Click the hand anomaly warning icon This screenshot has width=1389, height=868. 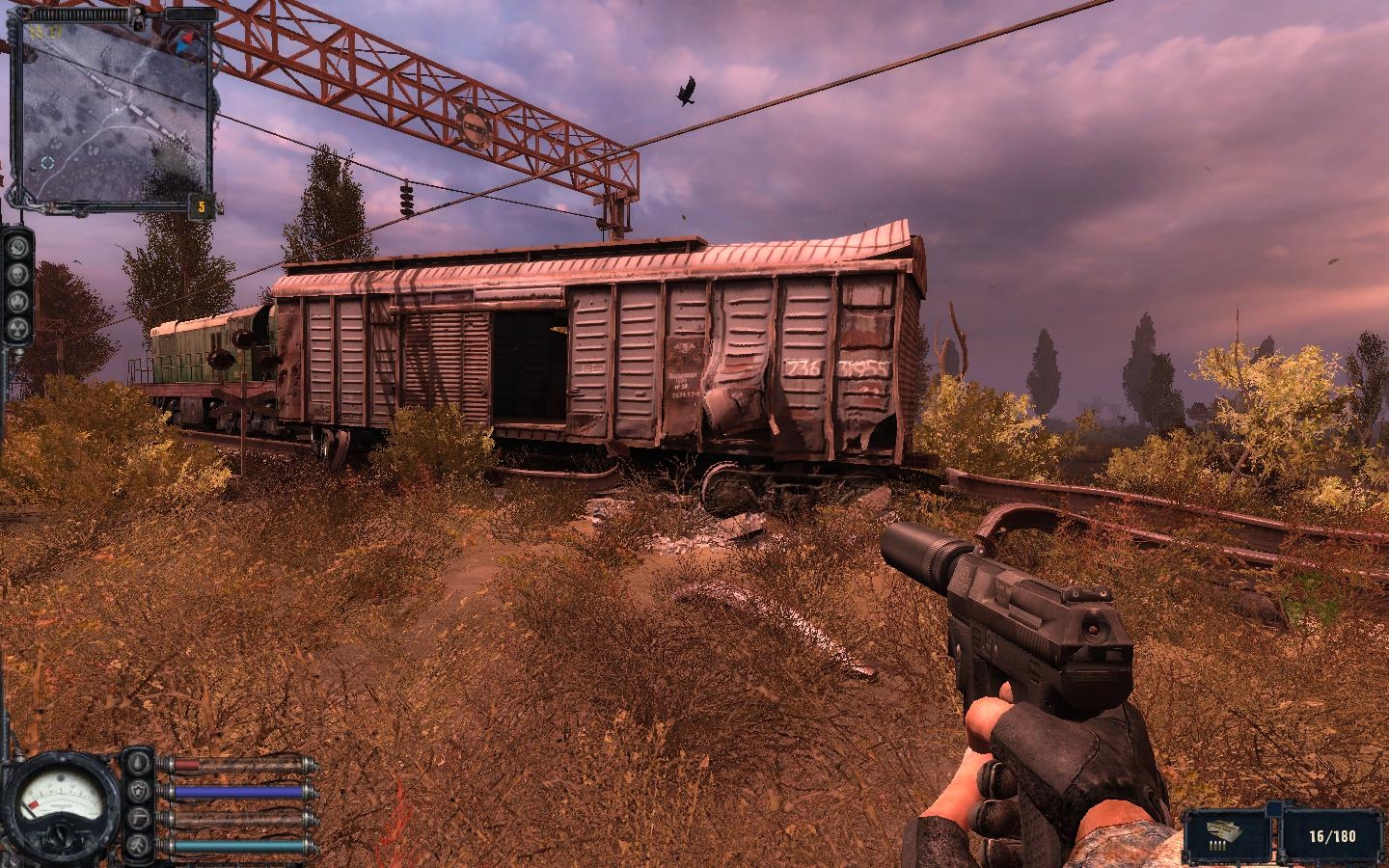coord(17,301)
